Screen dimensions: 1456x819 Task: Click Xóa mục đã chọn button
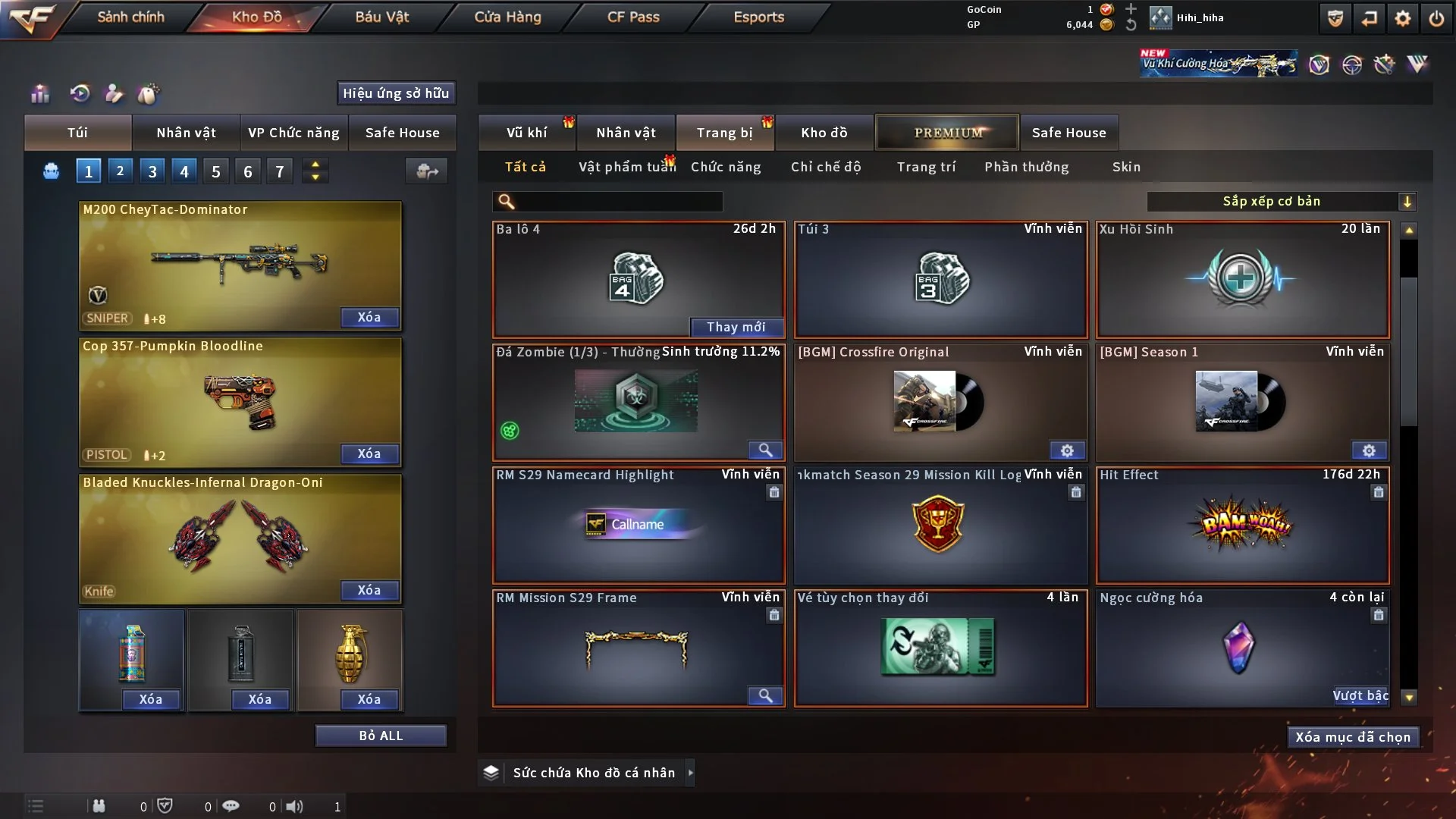1352,737
